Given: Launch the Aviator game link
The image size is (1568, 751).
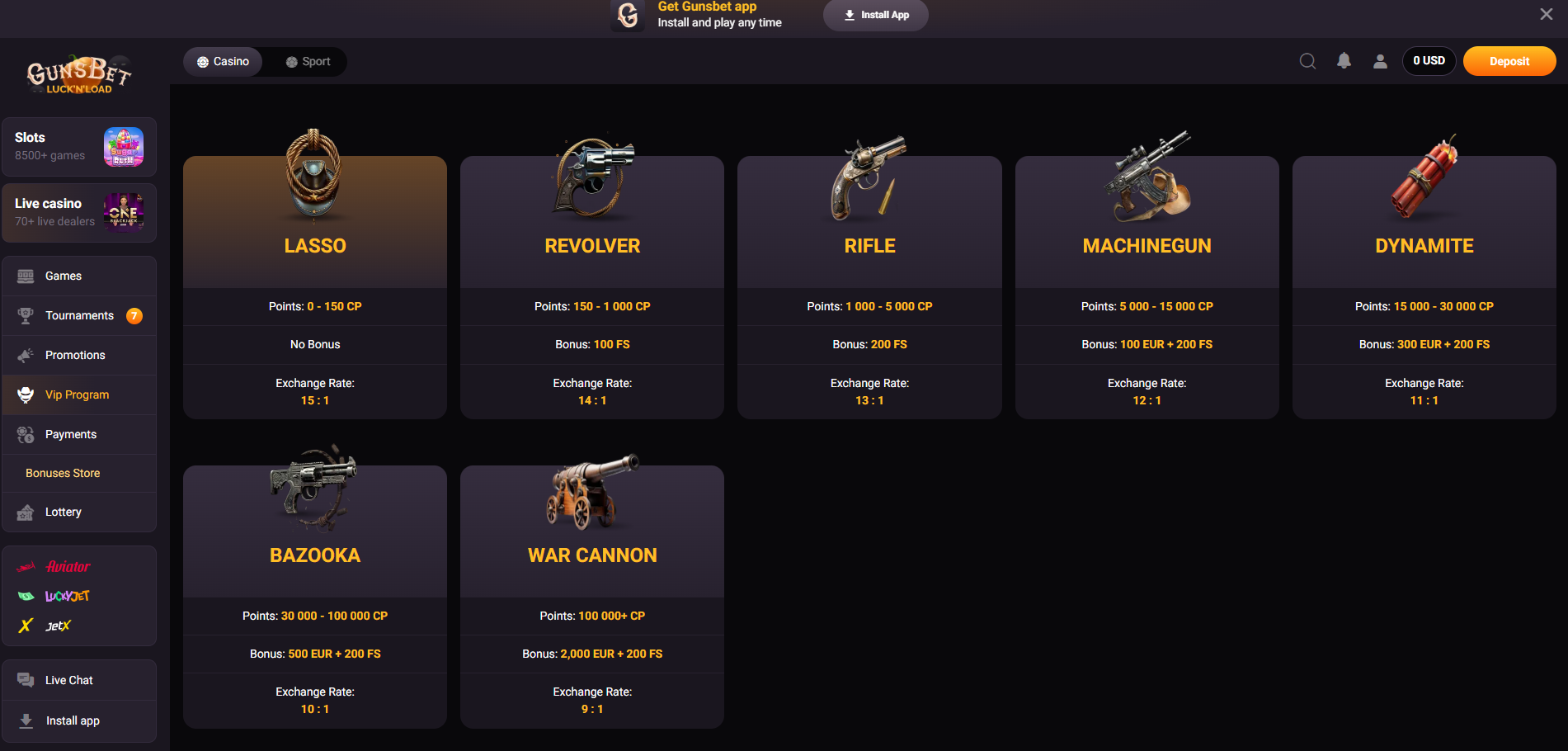Looking at the screenshot, I should 68,567.
